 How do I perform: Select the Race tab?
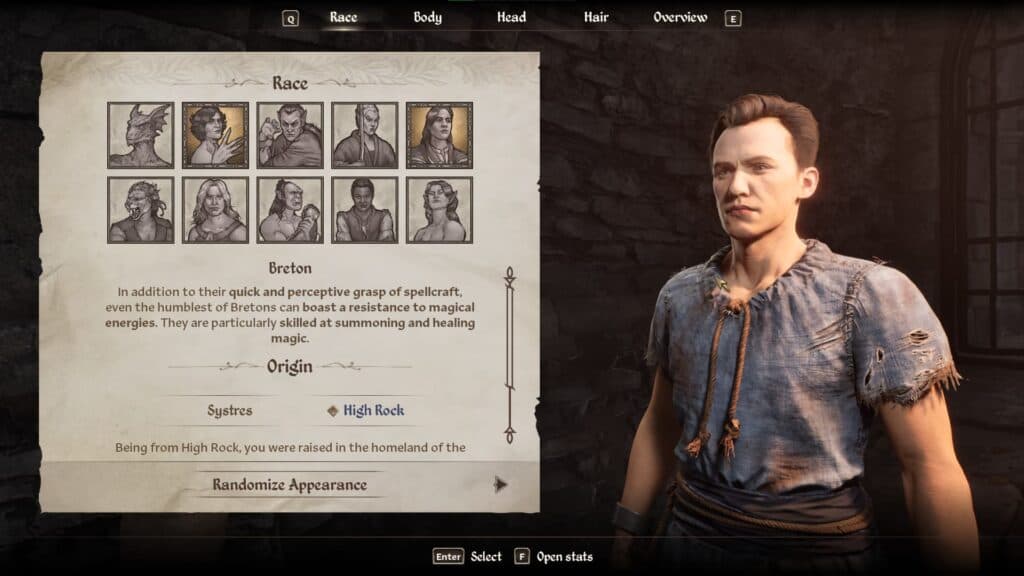coord(343,17)
